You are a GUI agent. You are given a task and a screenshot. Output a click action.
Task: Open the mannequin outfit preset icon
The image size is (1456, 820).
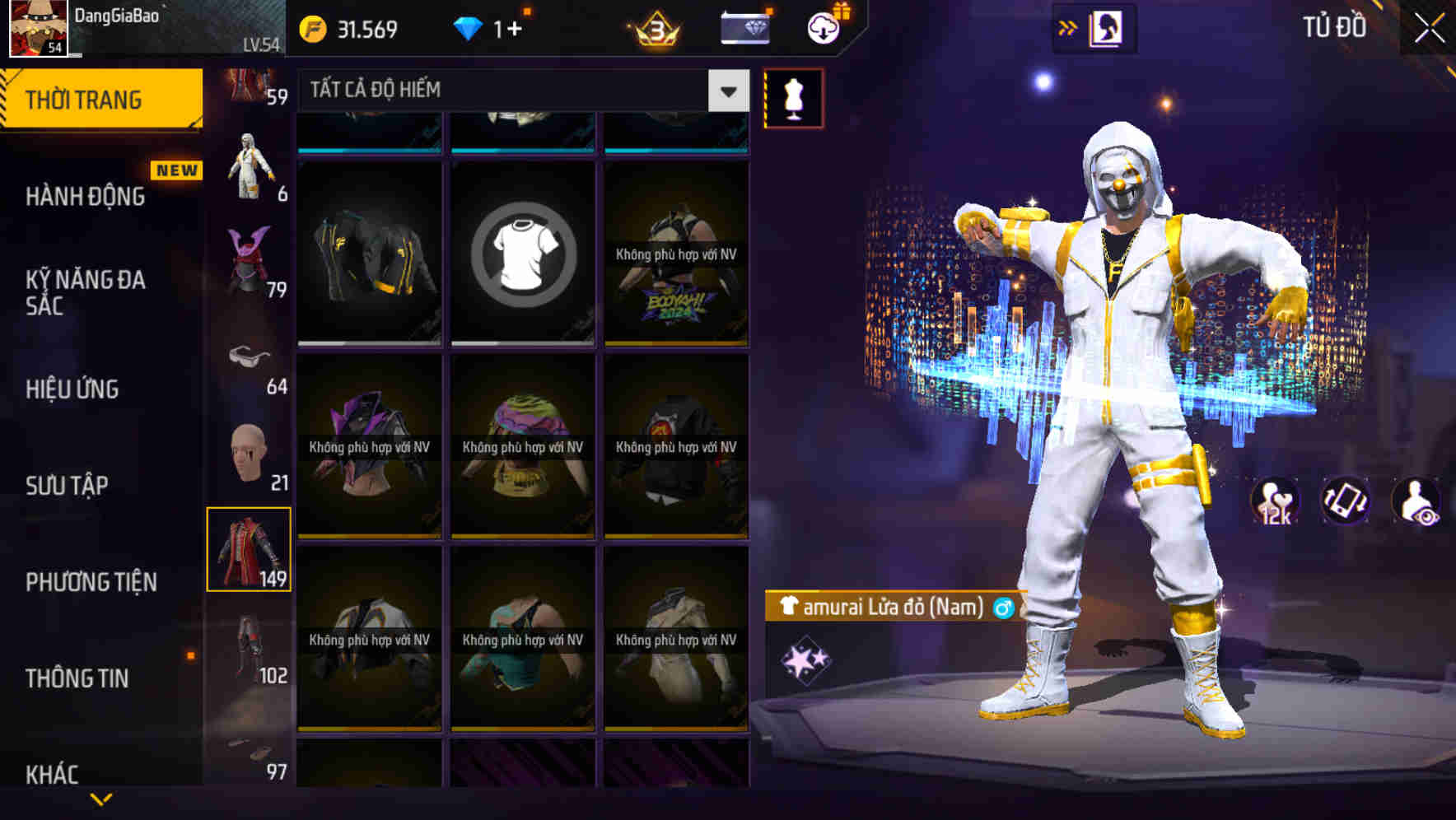[x=793, y=97]
